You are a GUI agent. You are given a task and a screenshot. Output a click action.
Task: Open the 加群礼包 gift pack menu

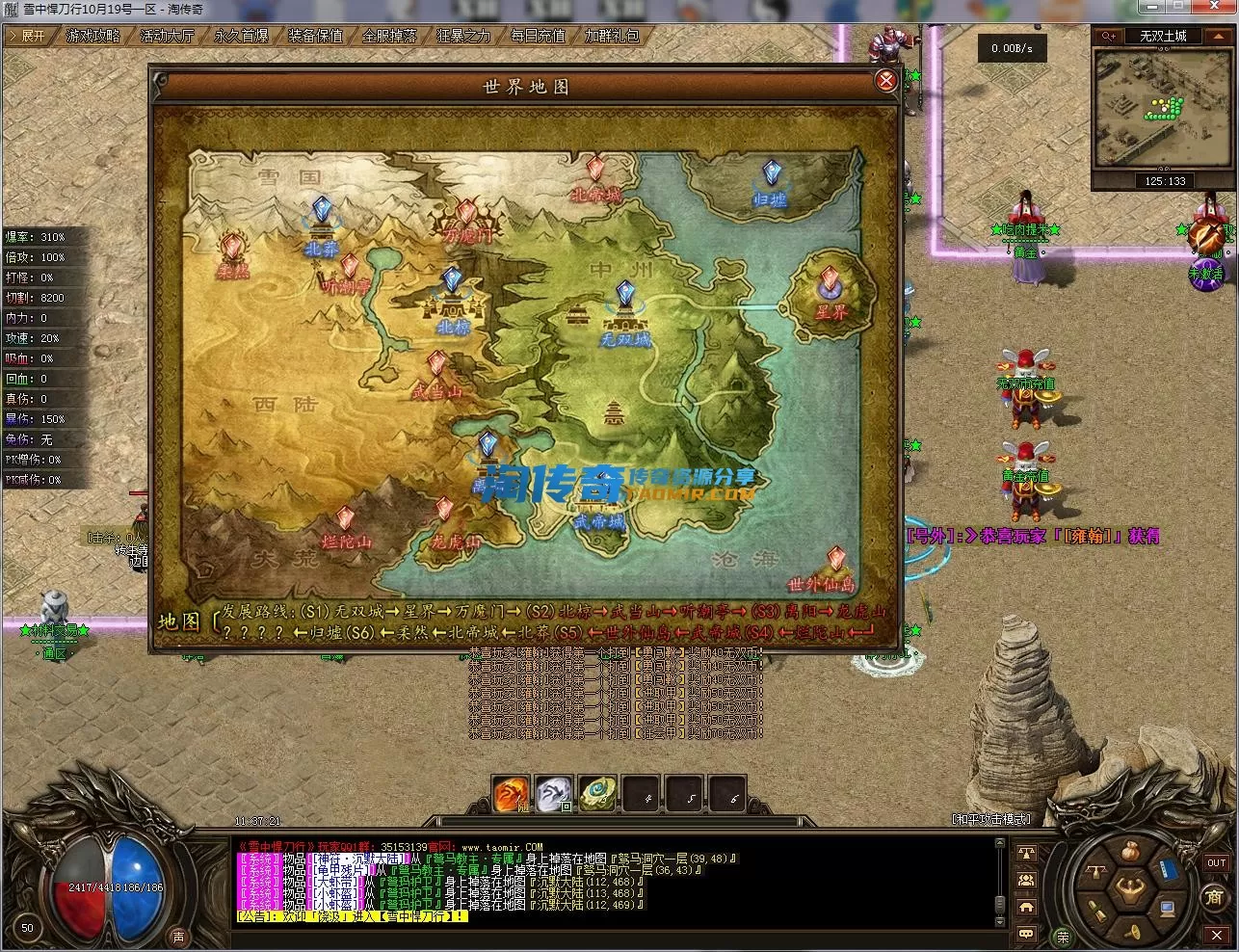pos(612,36)
